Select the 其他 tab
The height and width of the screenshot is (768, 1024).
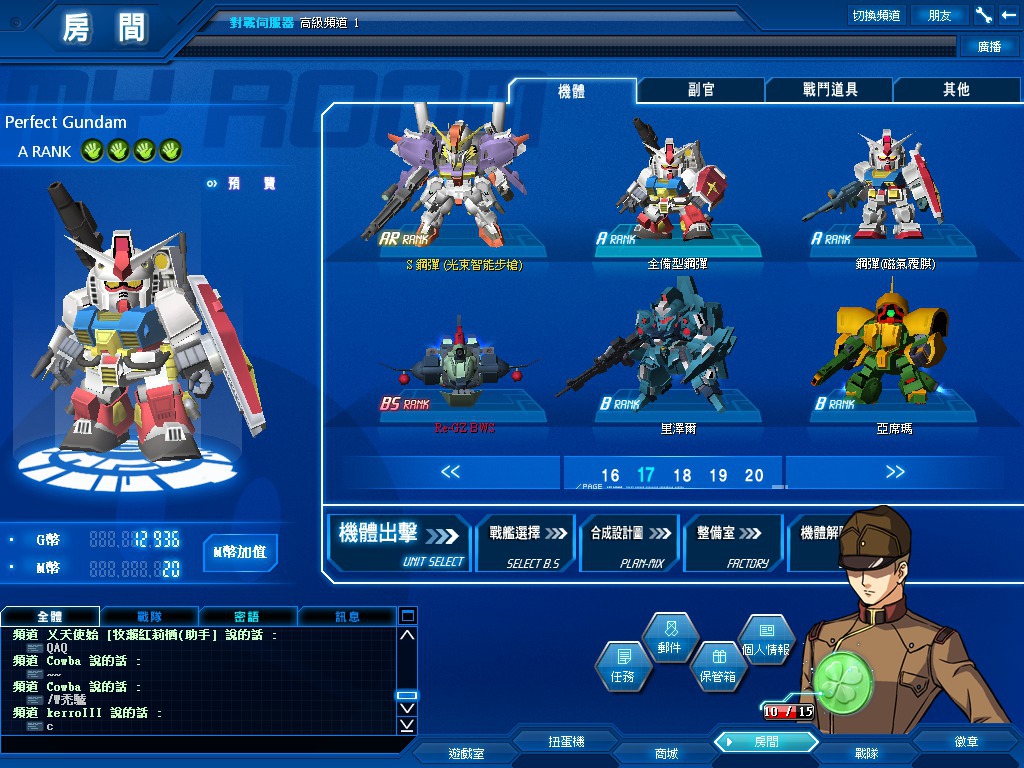pos(956,90)
